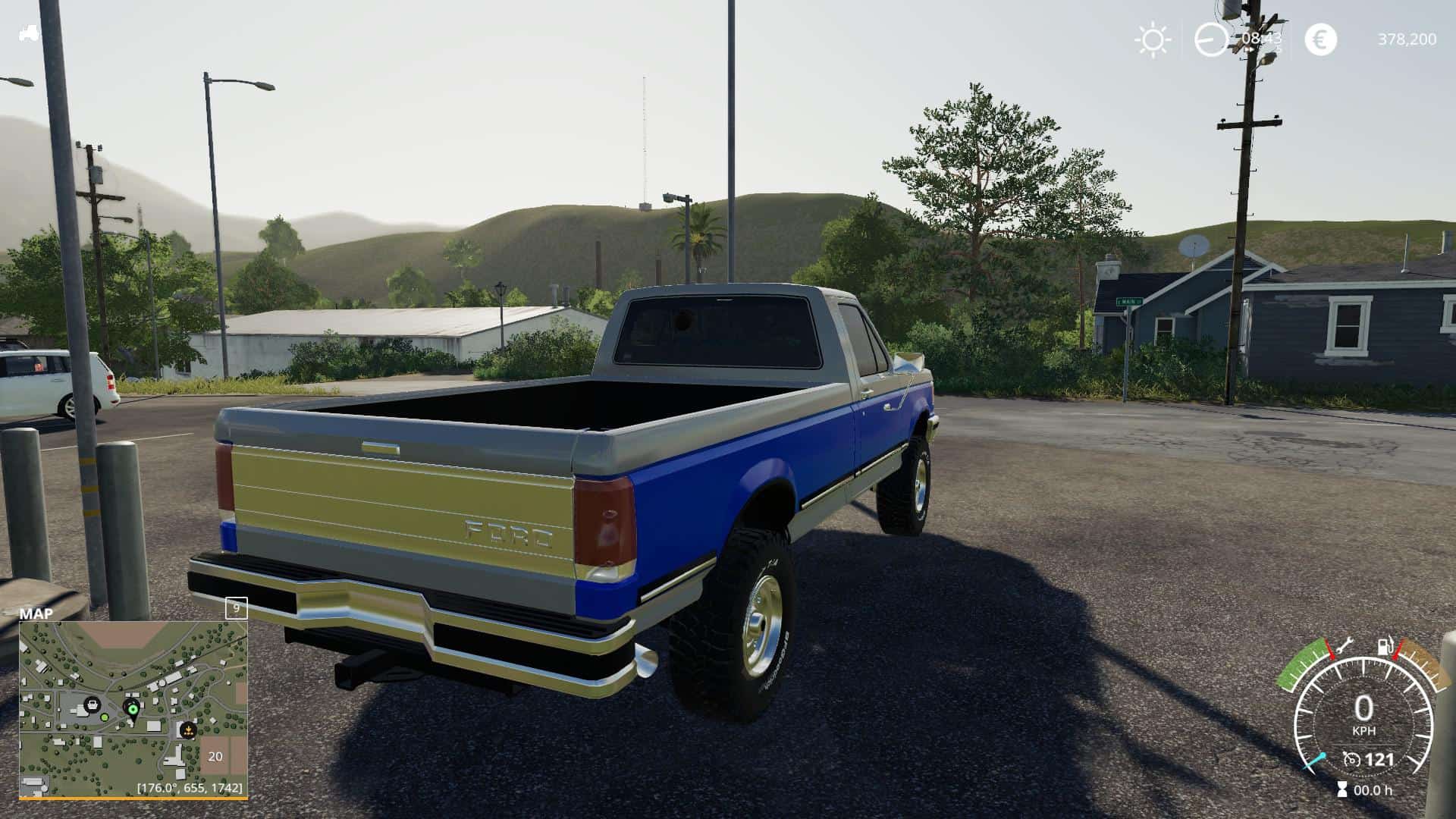Image resolution: width=1456 pixels, height=819 pixels.
Task: Open field 20 details on the minimap
Action: pos(215,755)
